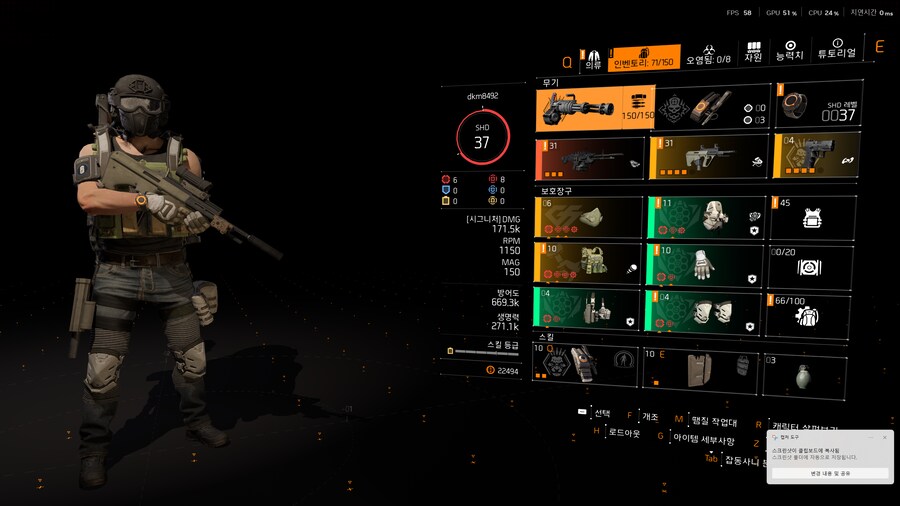Open the 자원 (resources) tab
This screenshot has height=506, width=900.
(753, 51)
